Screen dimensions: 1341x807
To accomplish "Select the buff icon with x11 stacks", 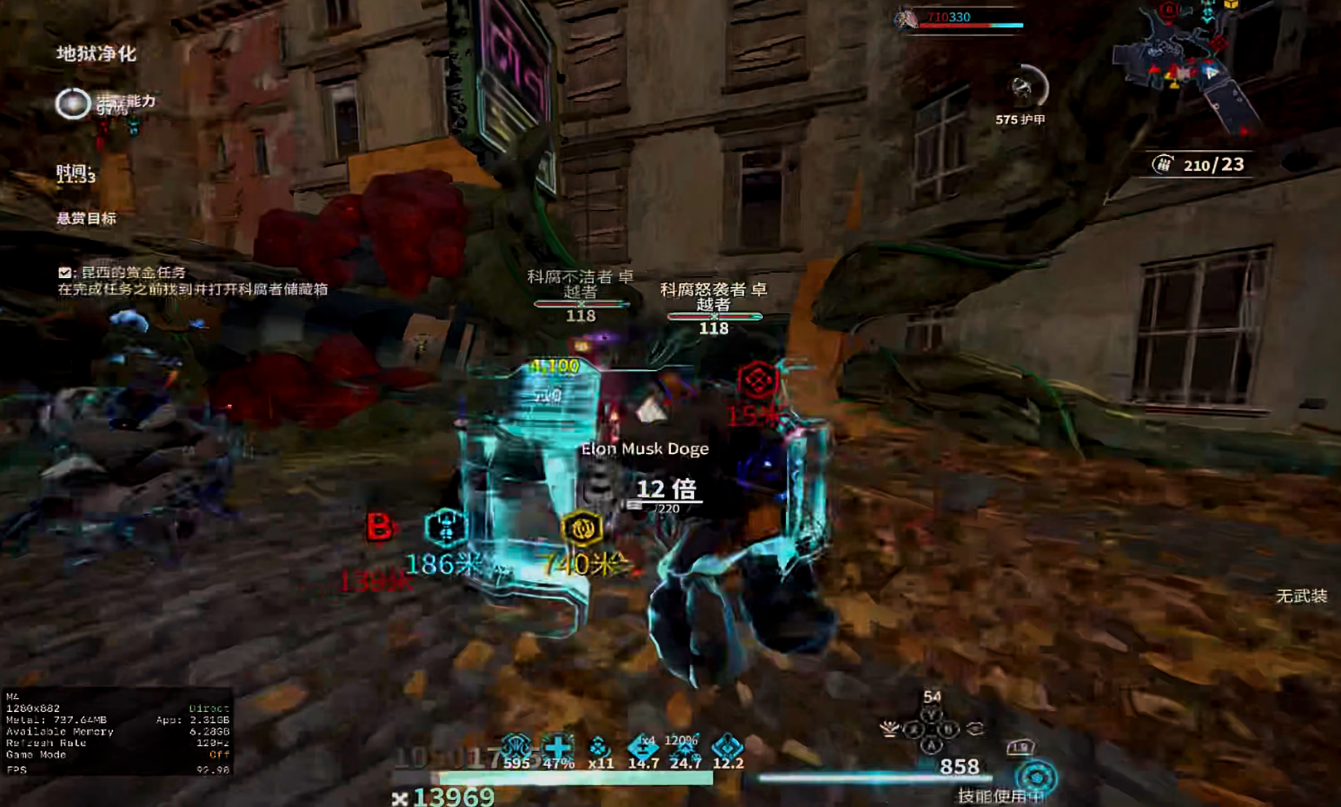I will pos(599,746).
